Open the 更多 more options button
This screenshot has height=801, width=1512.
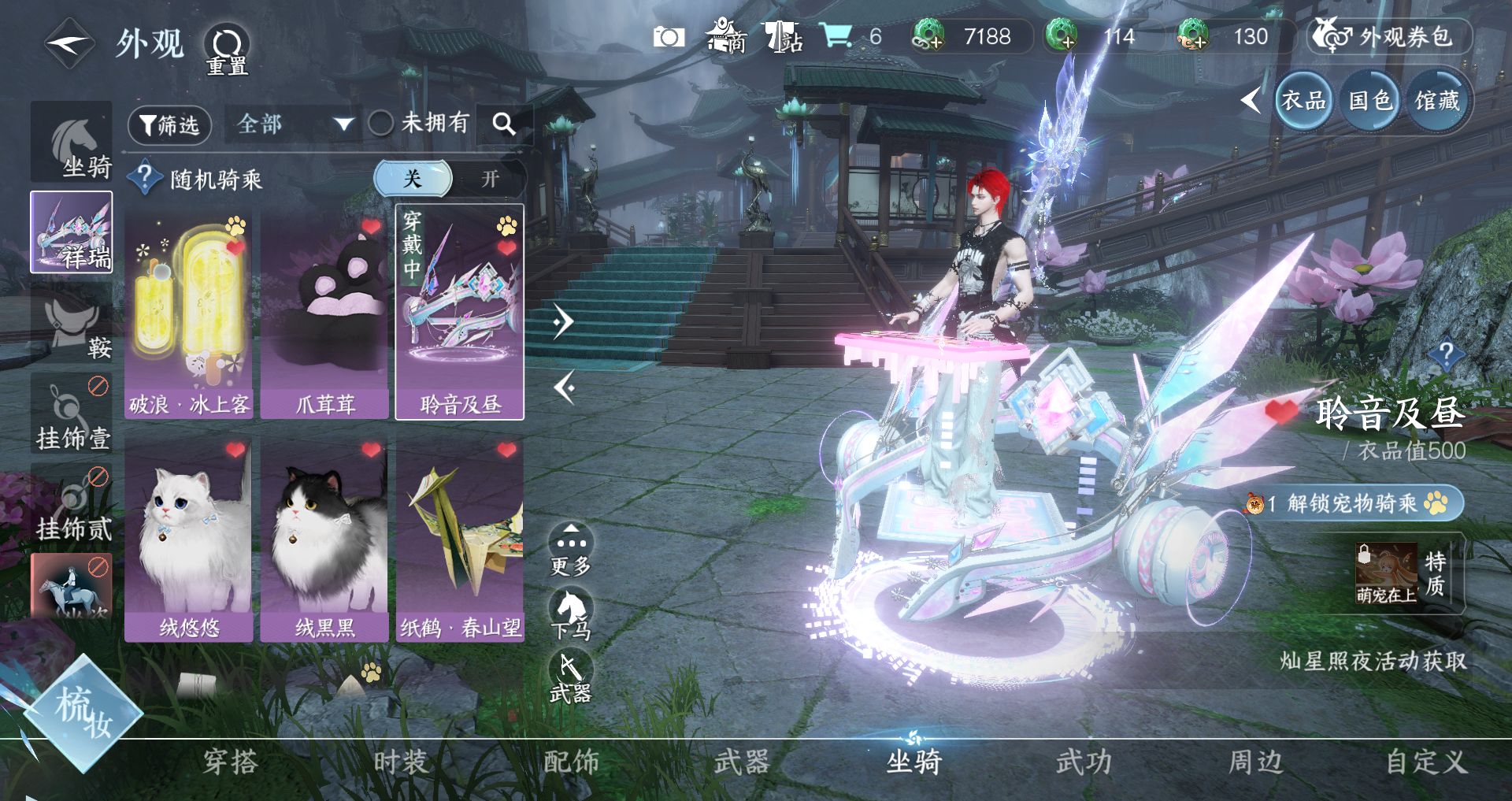tap(571, 547)
